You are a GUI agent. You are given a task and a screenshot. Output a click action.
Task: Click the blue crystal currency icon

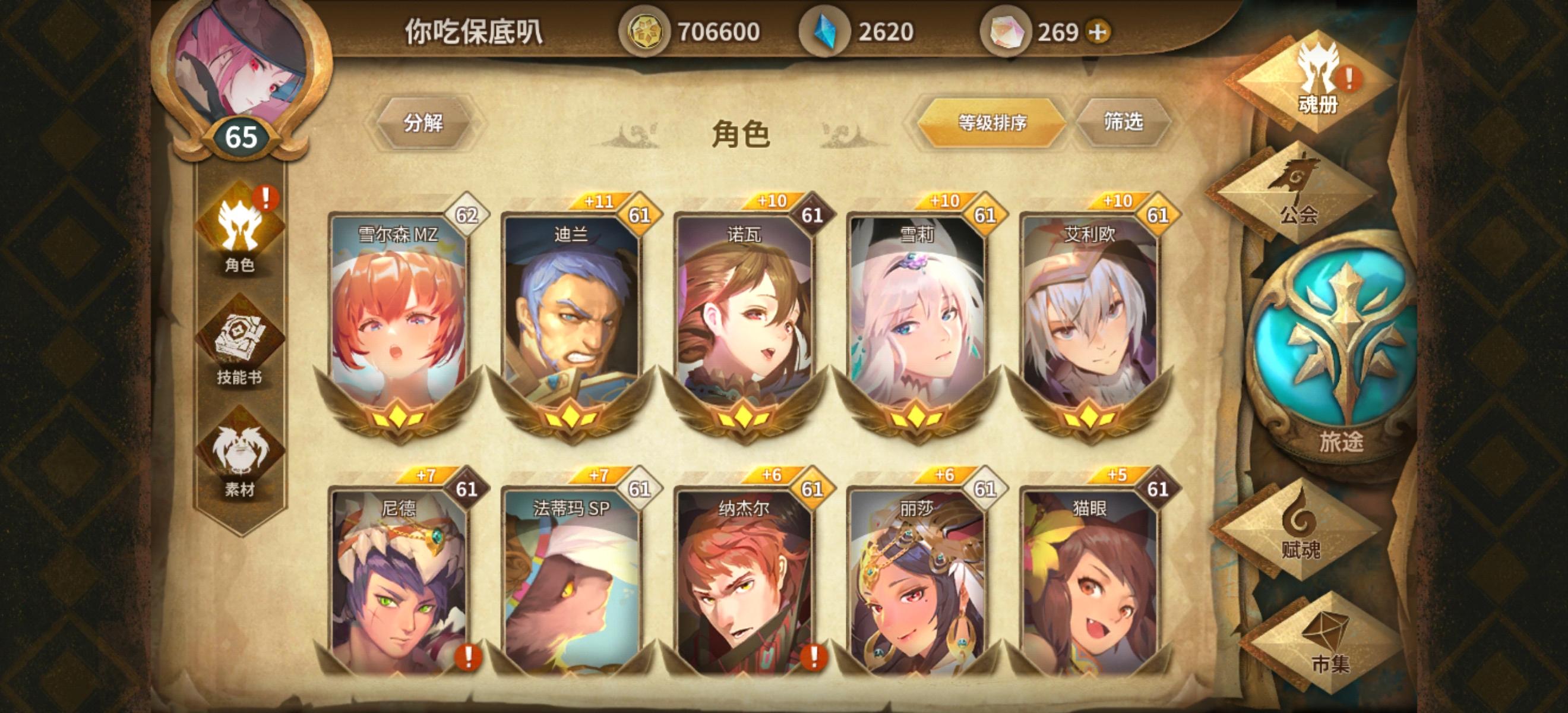(x=826, y=31)
